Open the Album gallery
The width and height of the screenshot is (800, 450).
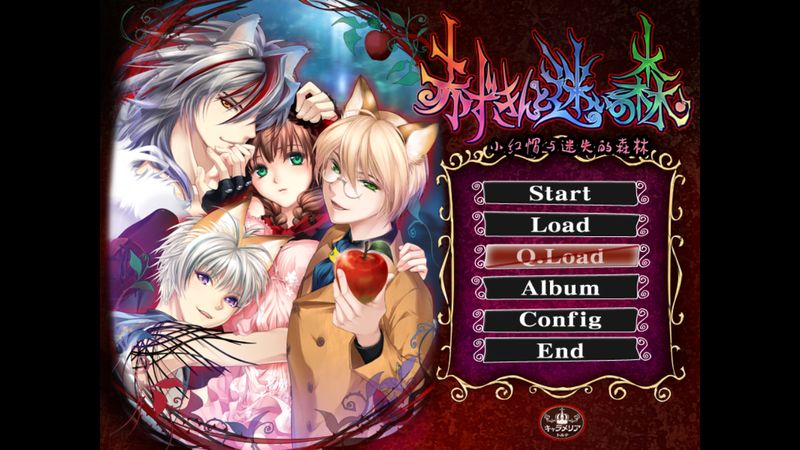(x=560, y=288)
